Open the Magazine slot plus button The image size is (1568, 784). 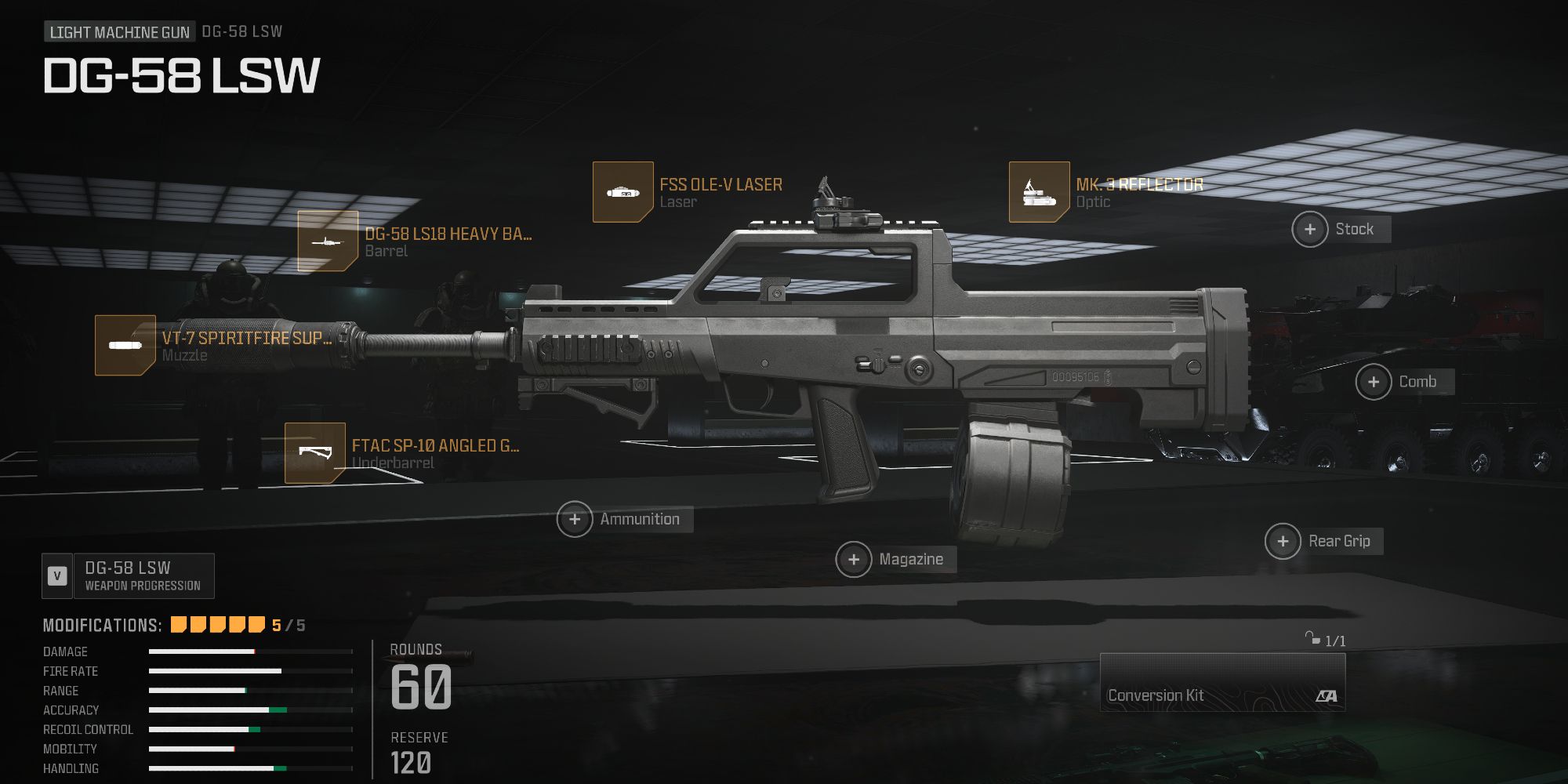point(855,559)
